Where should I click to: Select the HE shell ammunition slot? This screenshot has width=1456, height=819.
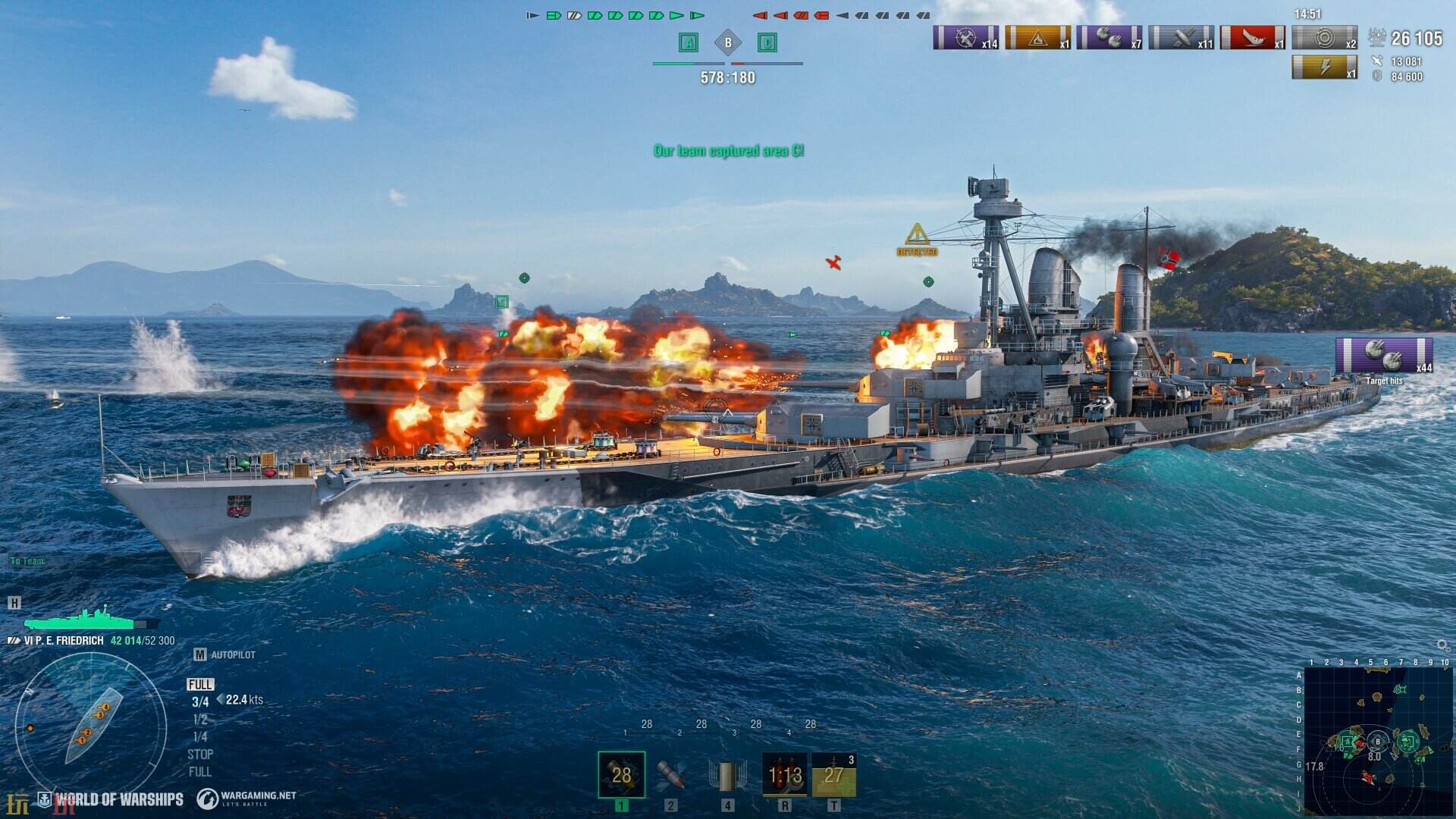point(621,775)
